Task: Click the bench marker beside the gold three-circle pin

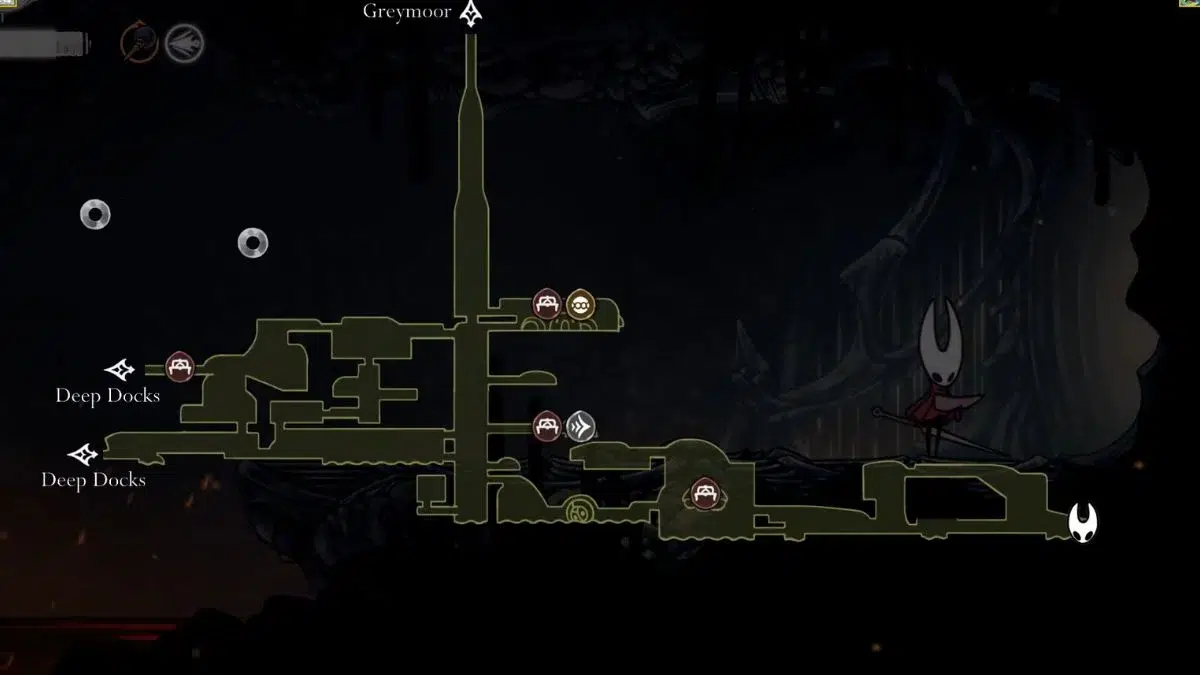Action: click(x=546, y=303)
